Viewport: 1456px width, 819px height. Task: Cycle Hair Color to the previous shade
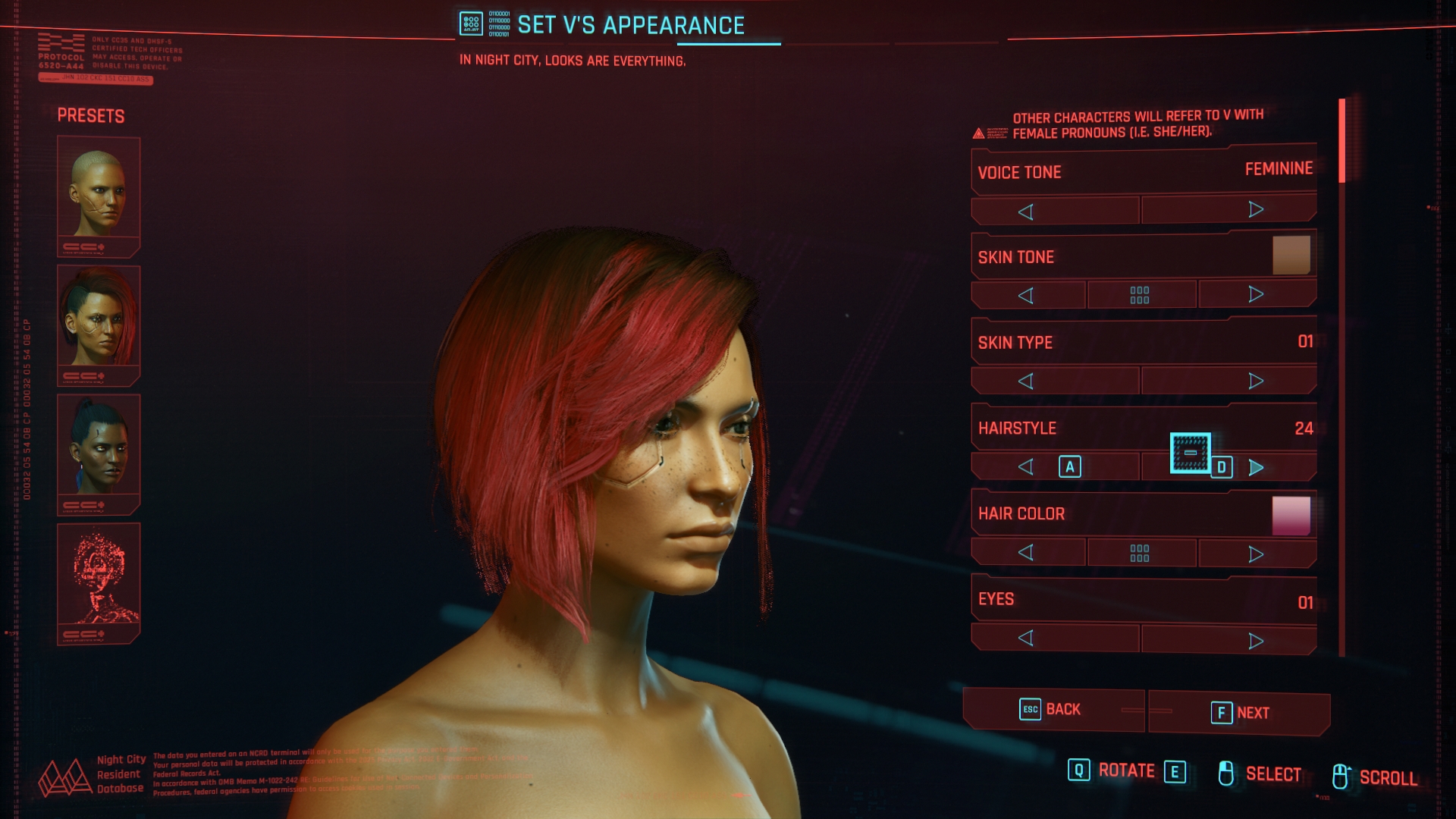(x=1026, y=552)
